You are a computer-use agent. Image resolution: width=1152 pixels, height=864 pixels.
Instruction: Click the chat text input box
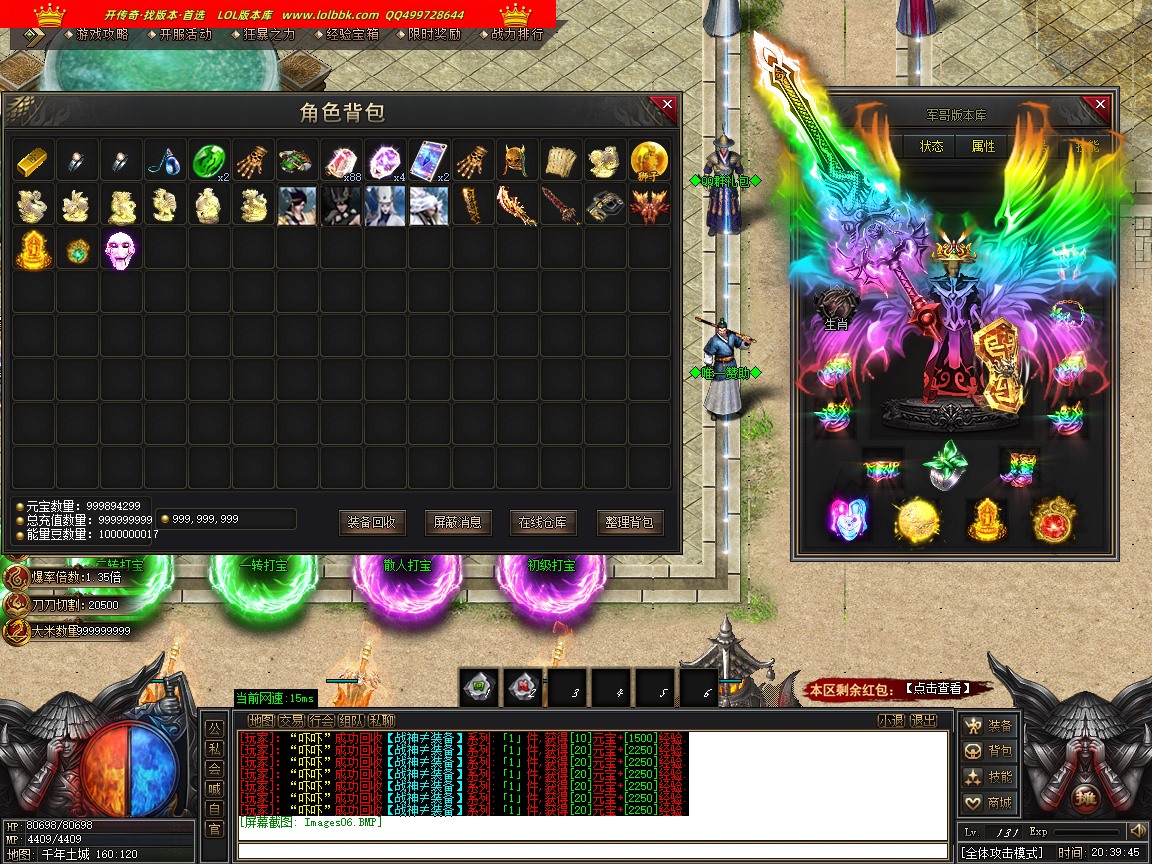[592, 852]
